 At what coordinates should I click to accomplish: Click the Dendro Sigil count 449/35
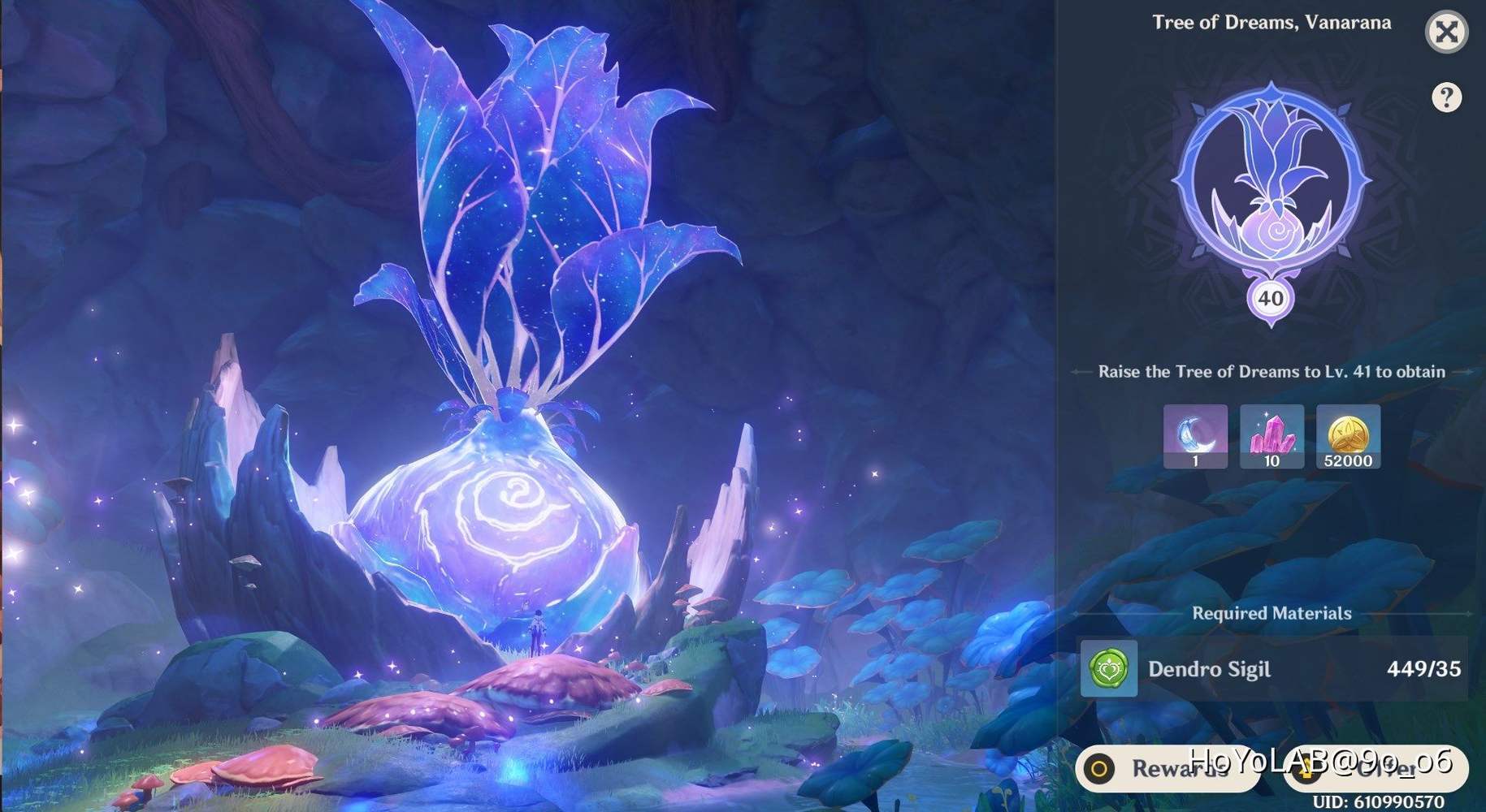coord(1426,670)
